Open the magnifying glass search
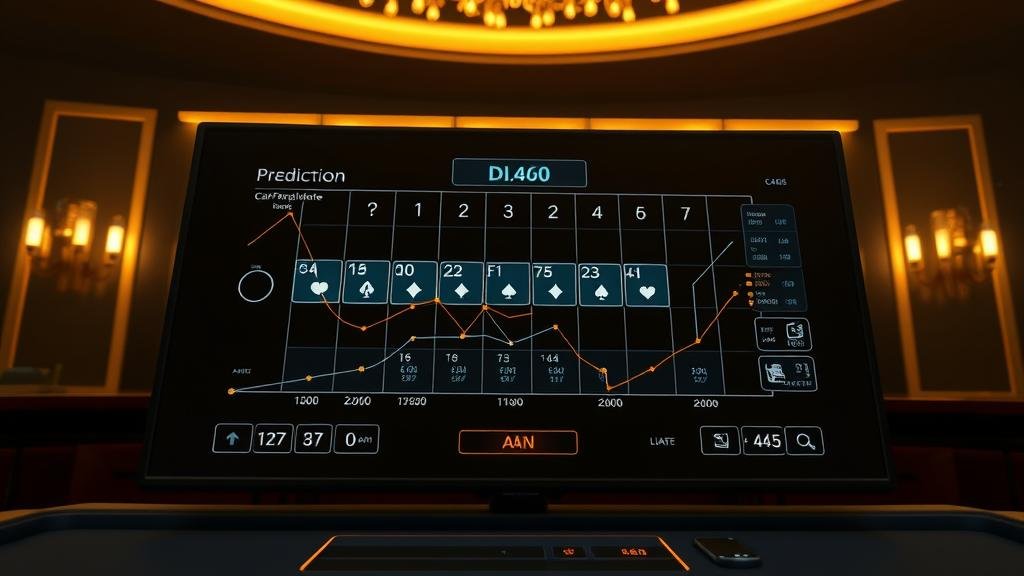The width and height of the screenshot is (1024, 576). [x=805, y=440]
